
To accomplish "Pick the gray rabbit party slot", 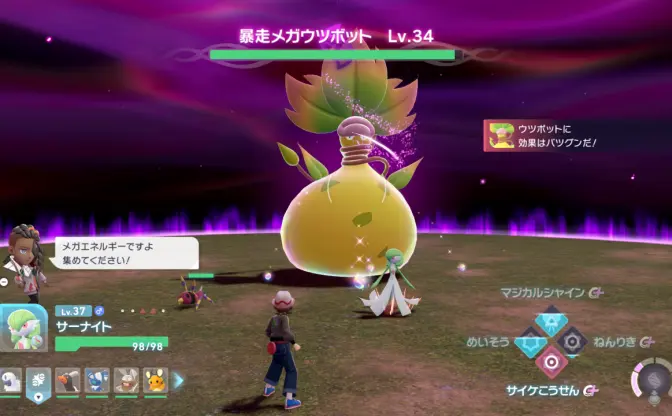I will click(125, 379).
